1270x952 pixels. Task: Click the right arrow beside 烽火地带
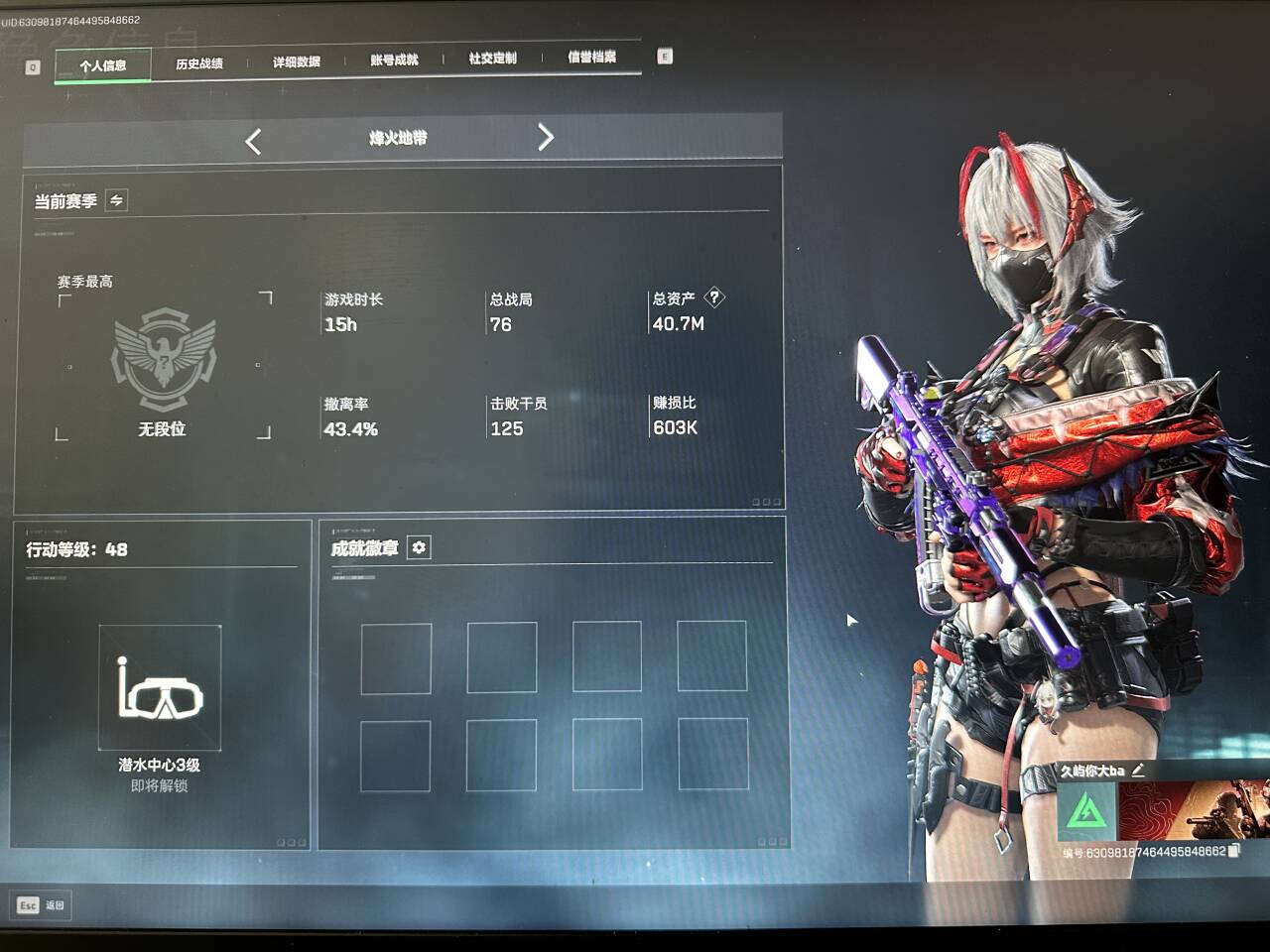tap(545, 137)
